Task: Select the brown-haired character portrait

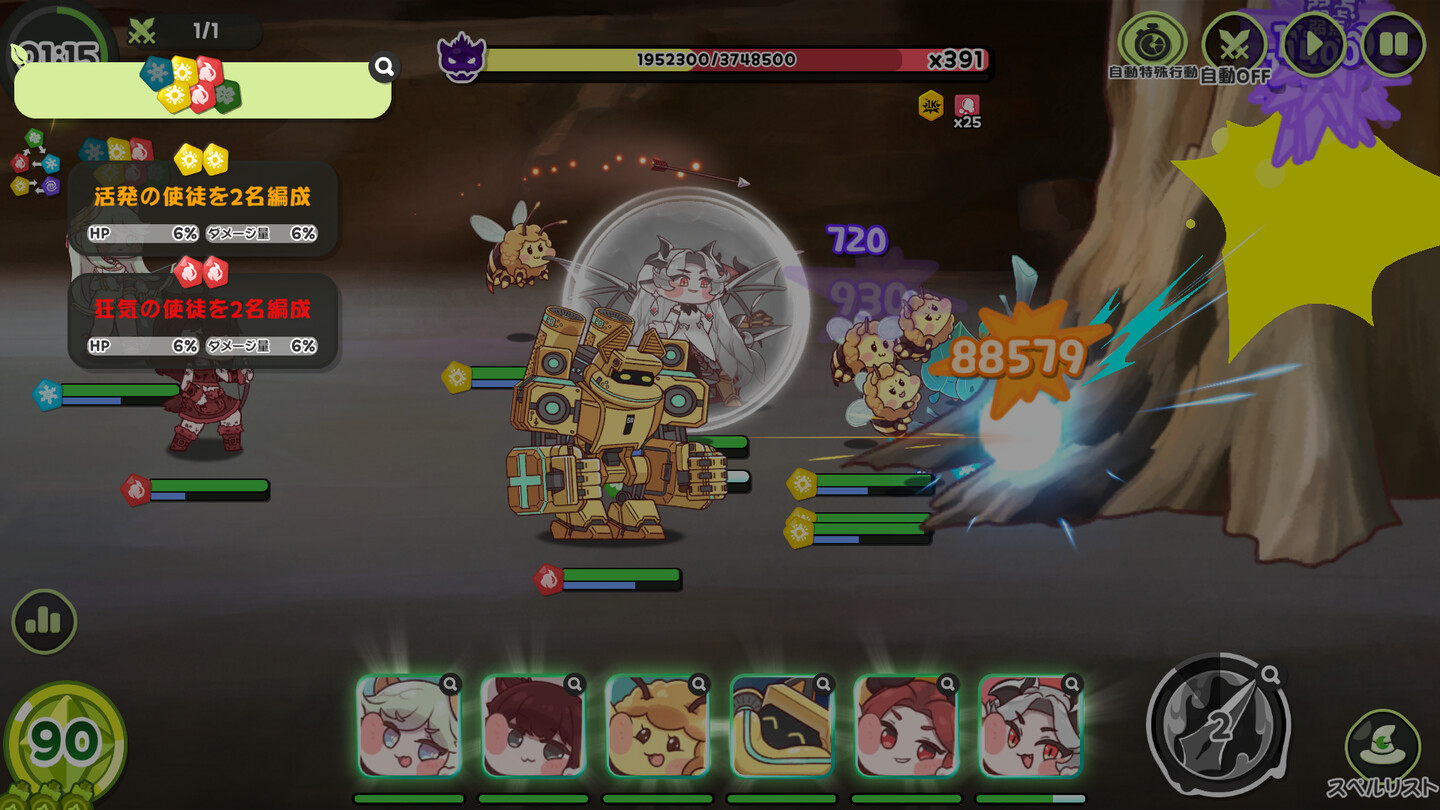Action: tap(533, 727)
